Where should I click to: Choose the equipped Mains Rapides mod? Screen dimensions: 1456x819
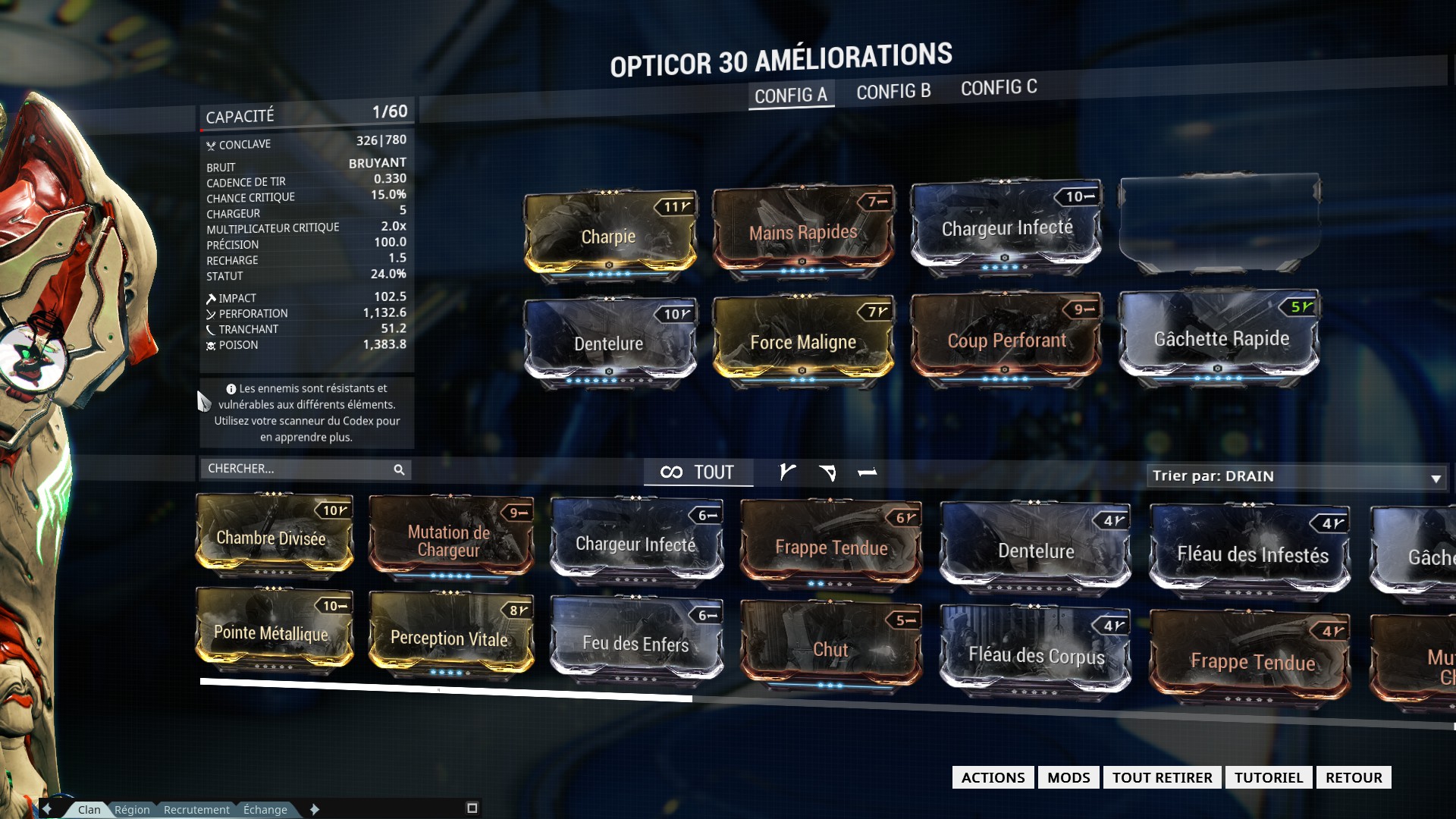click(x=802, y=231)
